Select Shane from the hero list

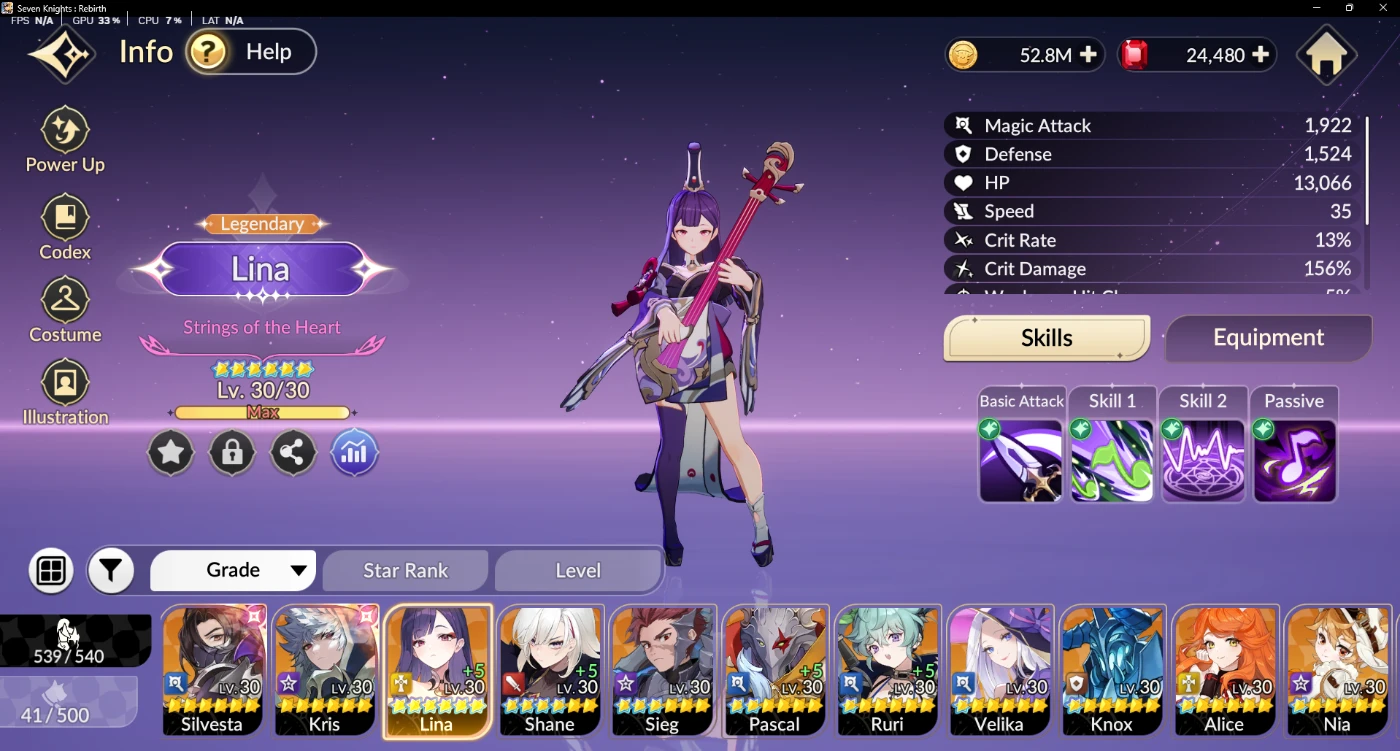click(550, 670)
